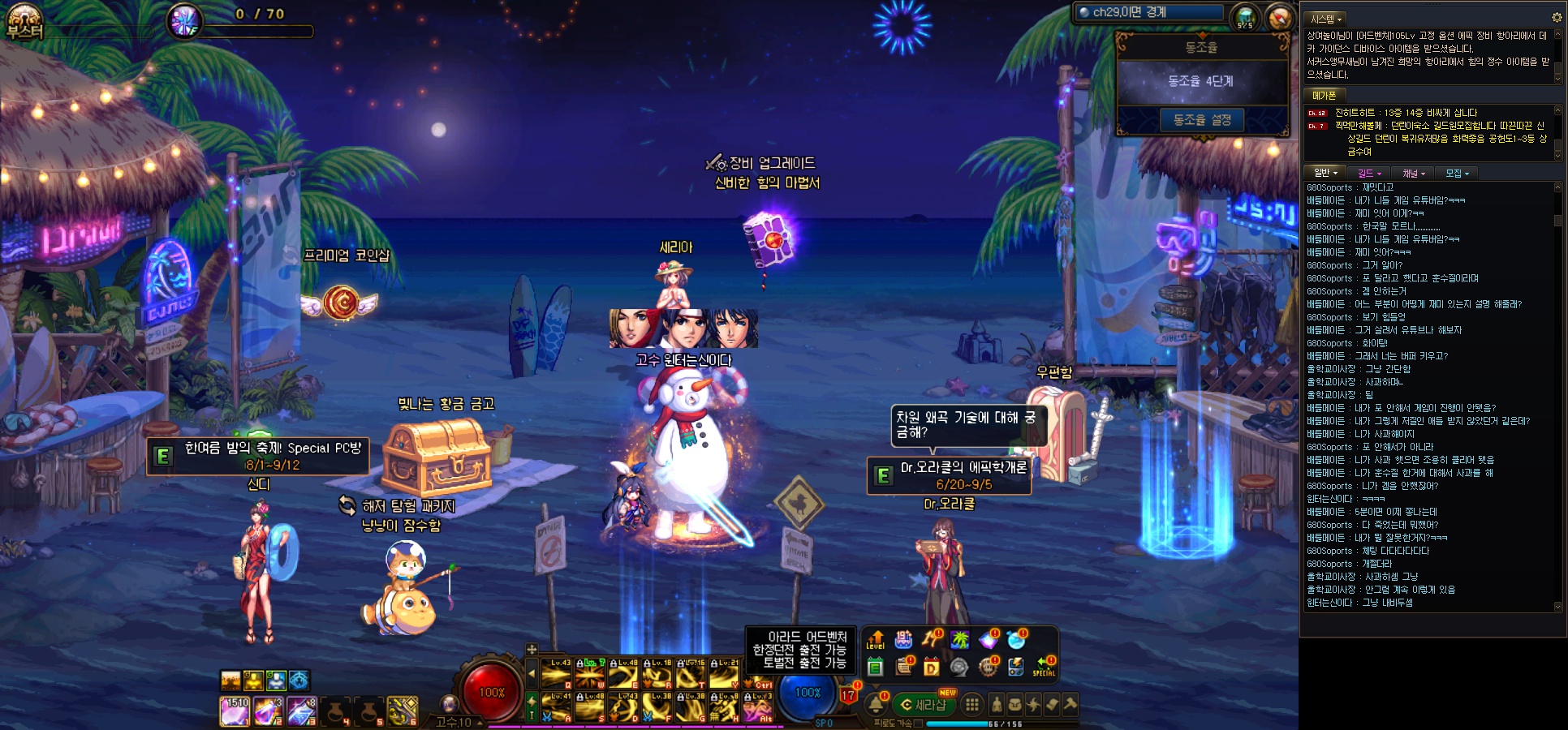Viewport: 1568px width, 730px height.
Task: Open the palm tree event icon
Action: pos(960,640)
